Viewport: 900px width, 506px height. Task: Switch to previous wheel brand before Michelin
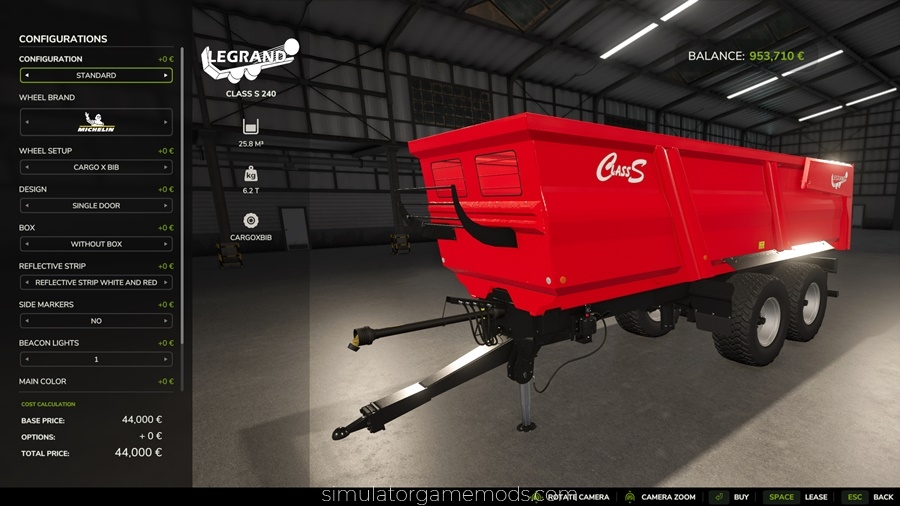point(26,122)
